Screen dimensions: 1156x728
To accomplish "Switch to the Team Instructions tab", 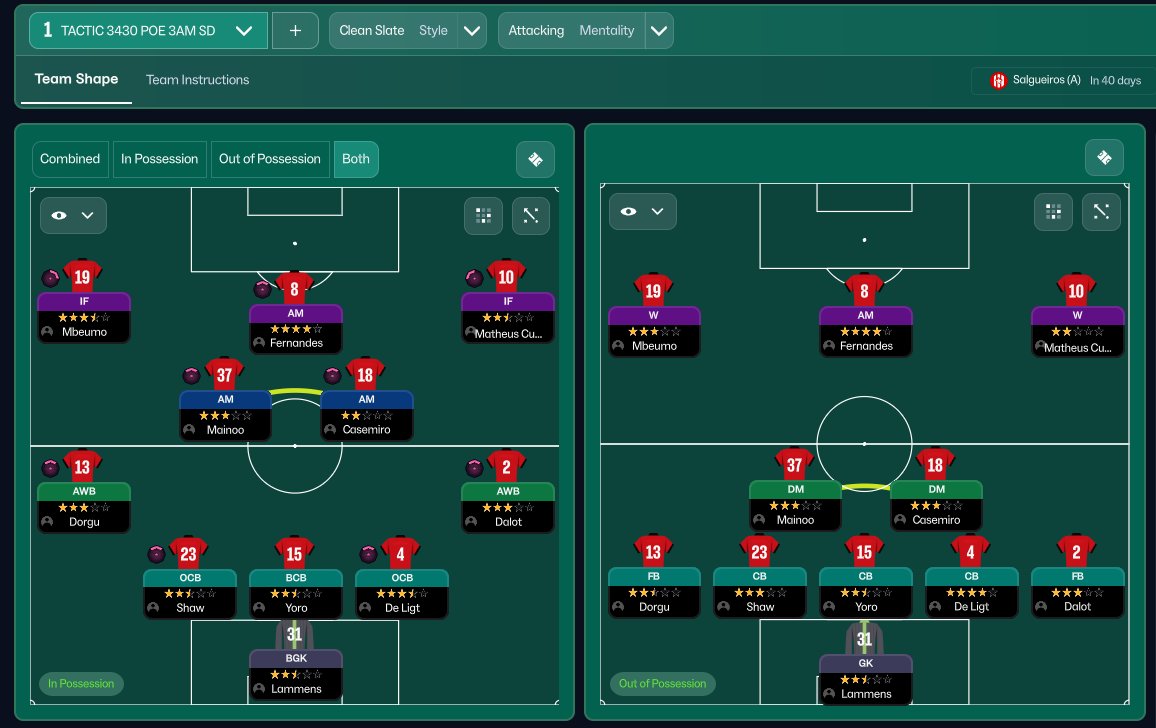I will point(197,80).
